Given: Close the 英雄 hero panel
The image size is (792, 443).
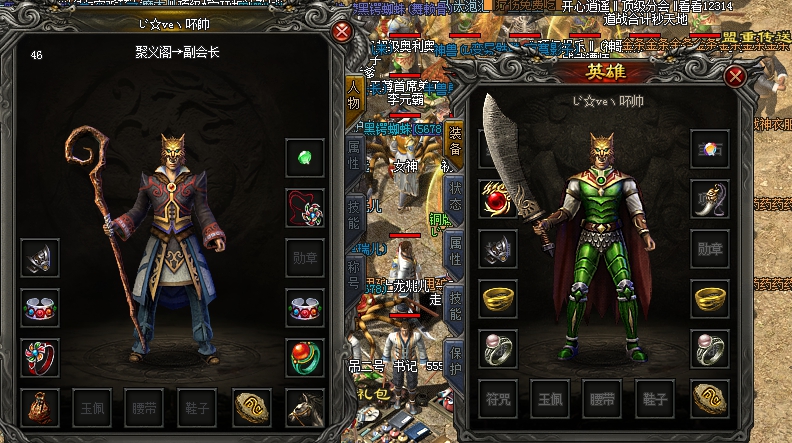Looking at the screenshot, I should [735, 76].
